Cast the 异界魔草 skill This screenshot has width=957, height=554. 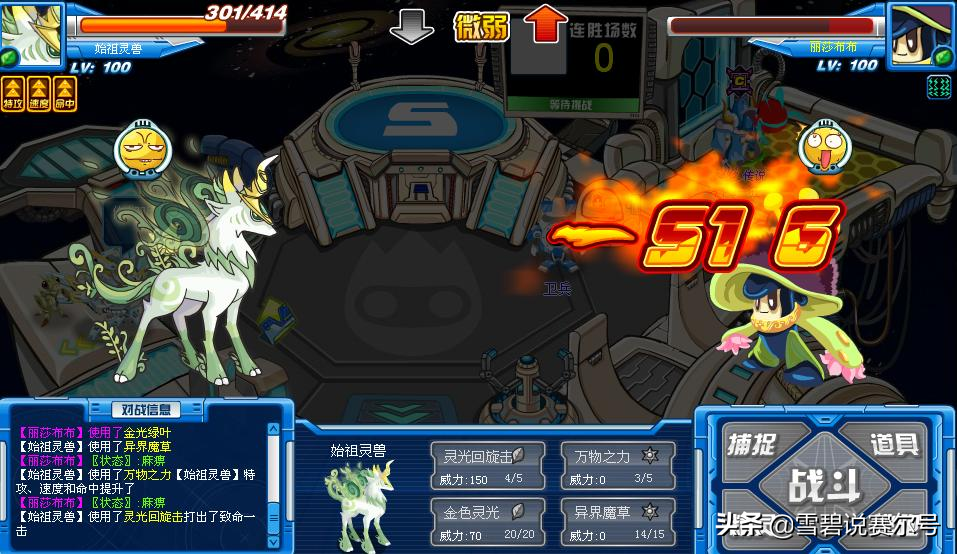(618, 521)
